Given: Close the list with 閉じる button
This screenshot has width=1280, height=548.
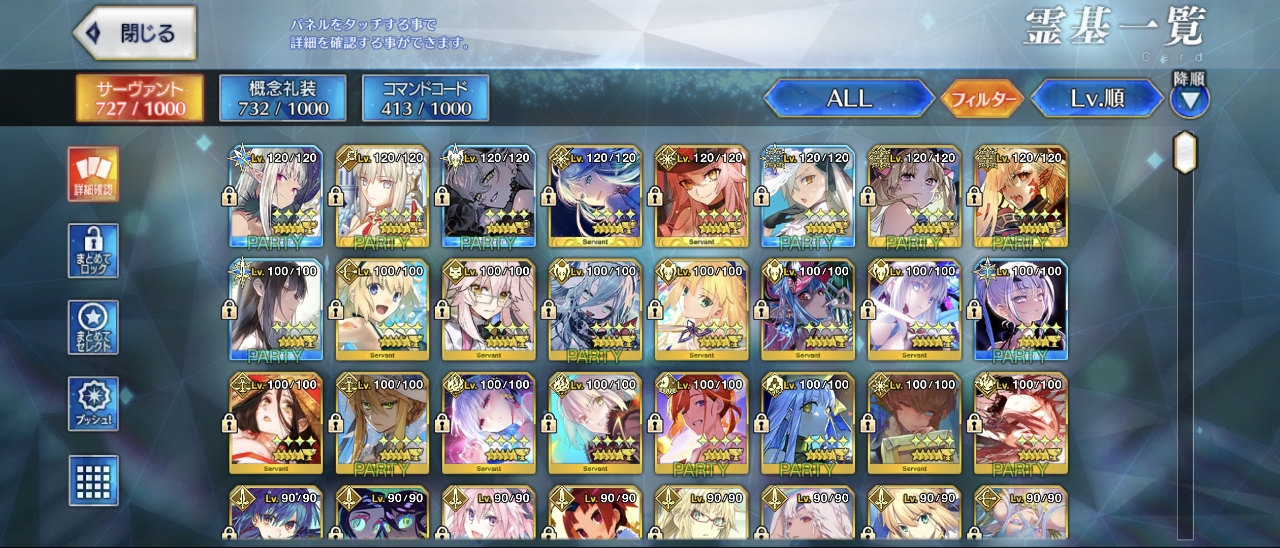Looking at the screenshot, I should coord(135,33).
